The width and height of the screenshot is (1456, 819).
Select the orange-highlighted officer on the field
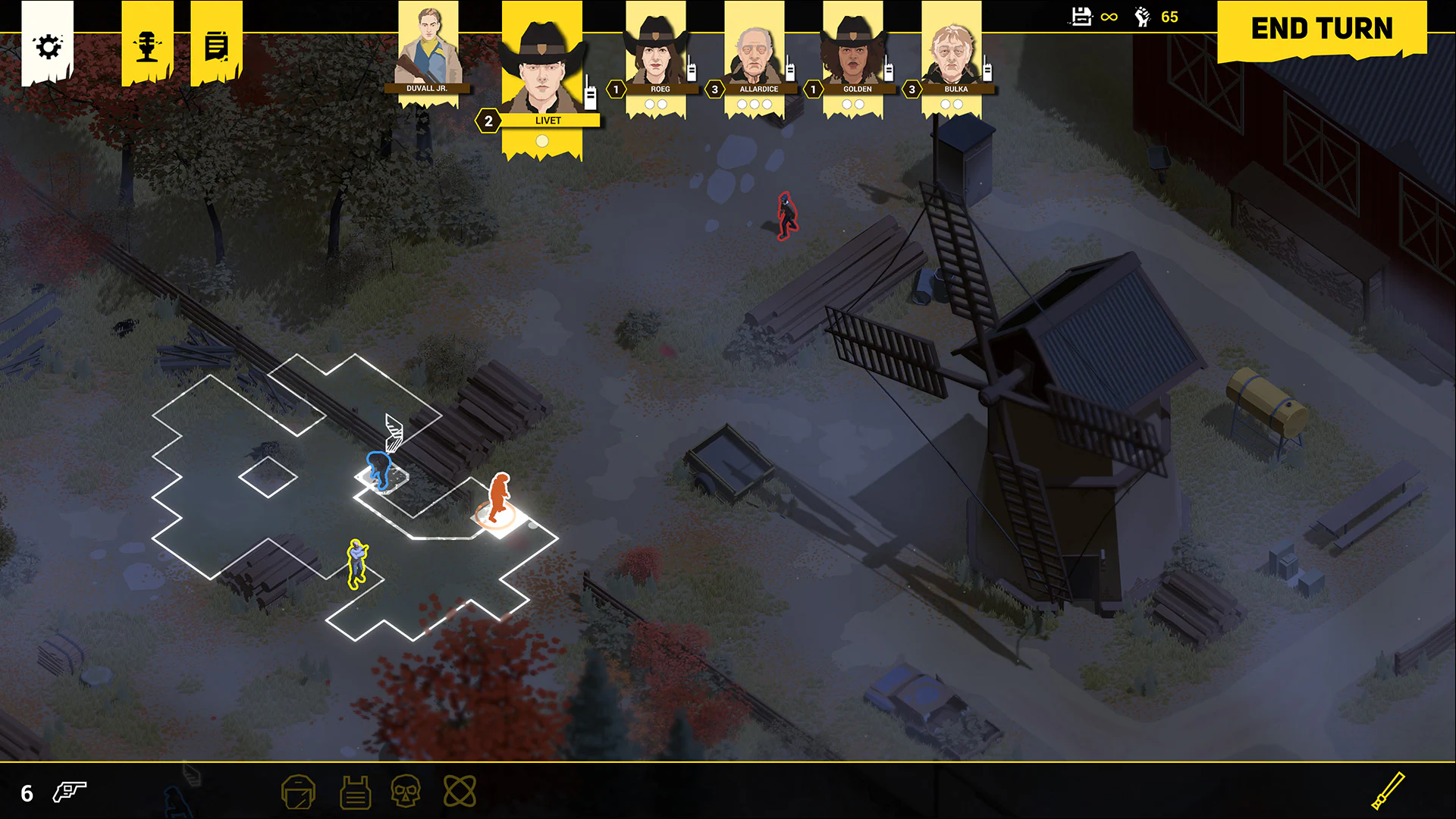(497, 497)
